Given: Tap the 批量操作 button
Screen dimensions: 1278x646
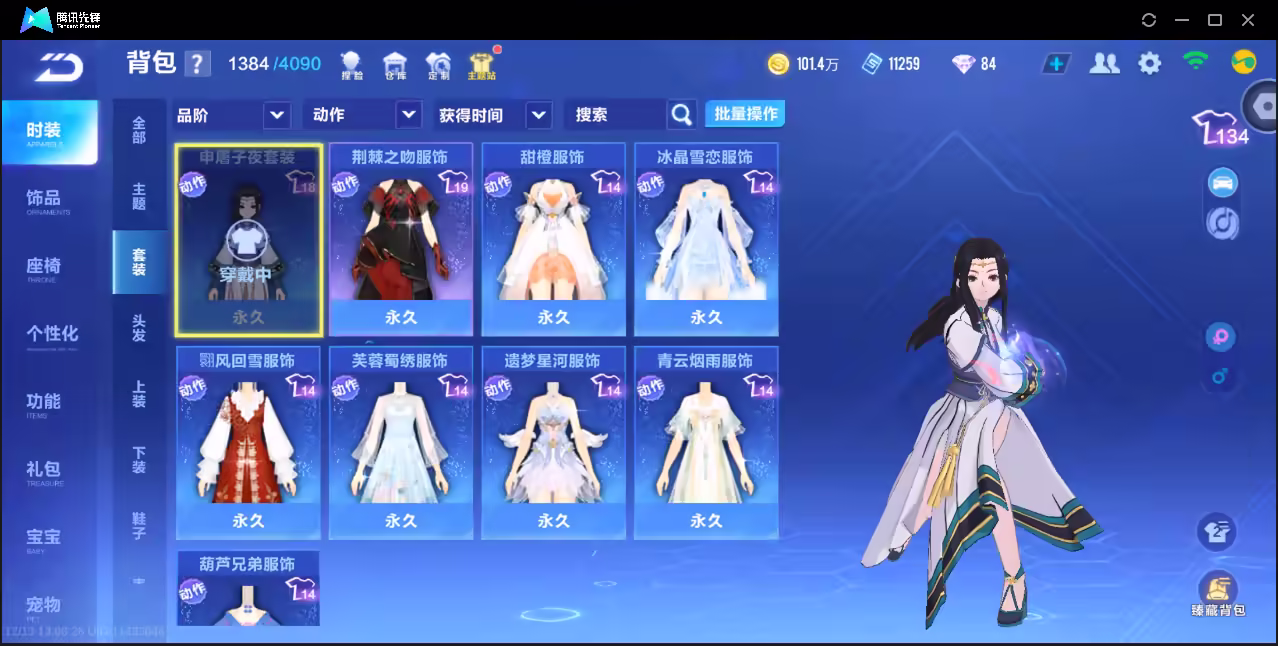Looking at the screenshot, I should pos(745,114).
